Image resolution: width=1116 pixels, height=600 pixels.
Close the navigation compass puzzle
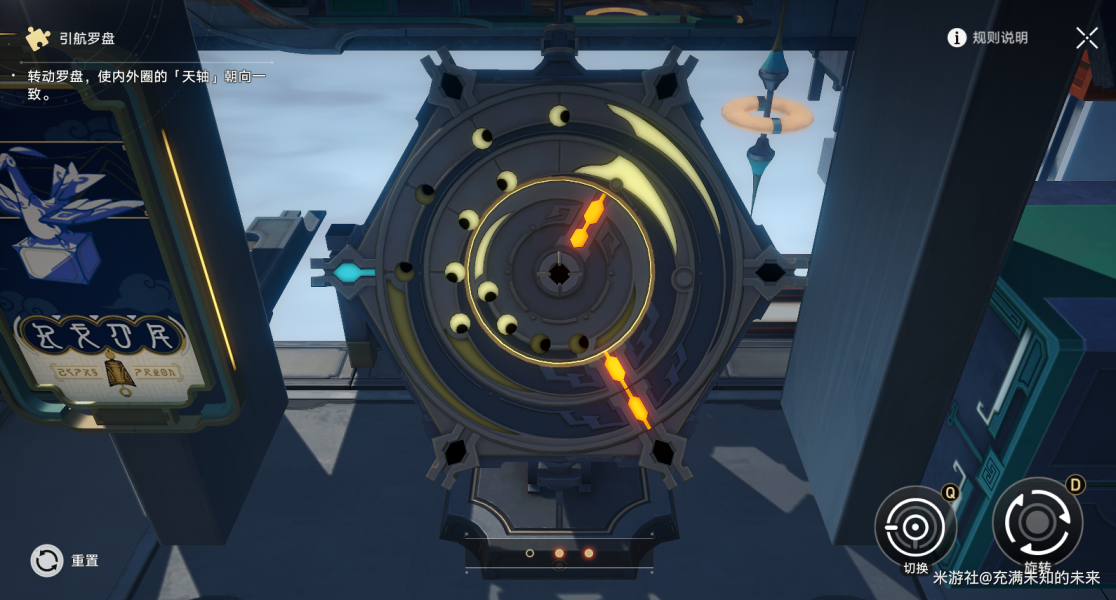coord(1086,38)
